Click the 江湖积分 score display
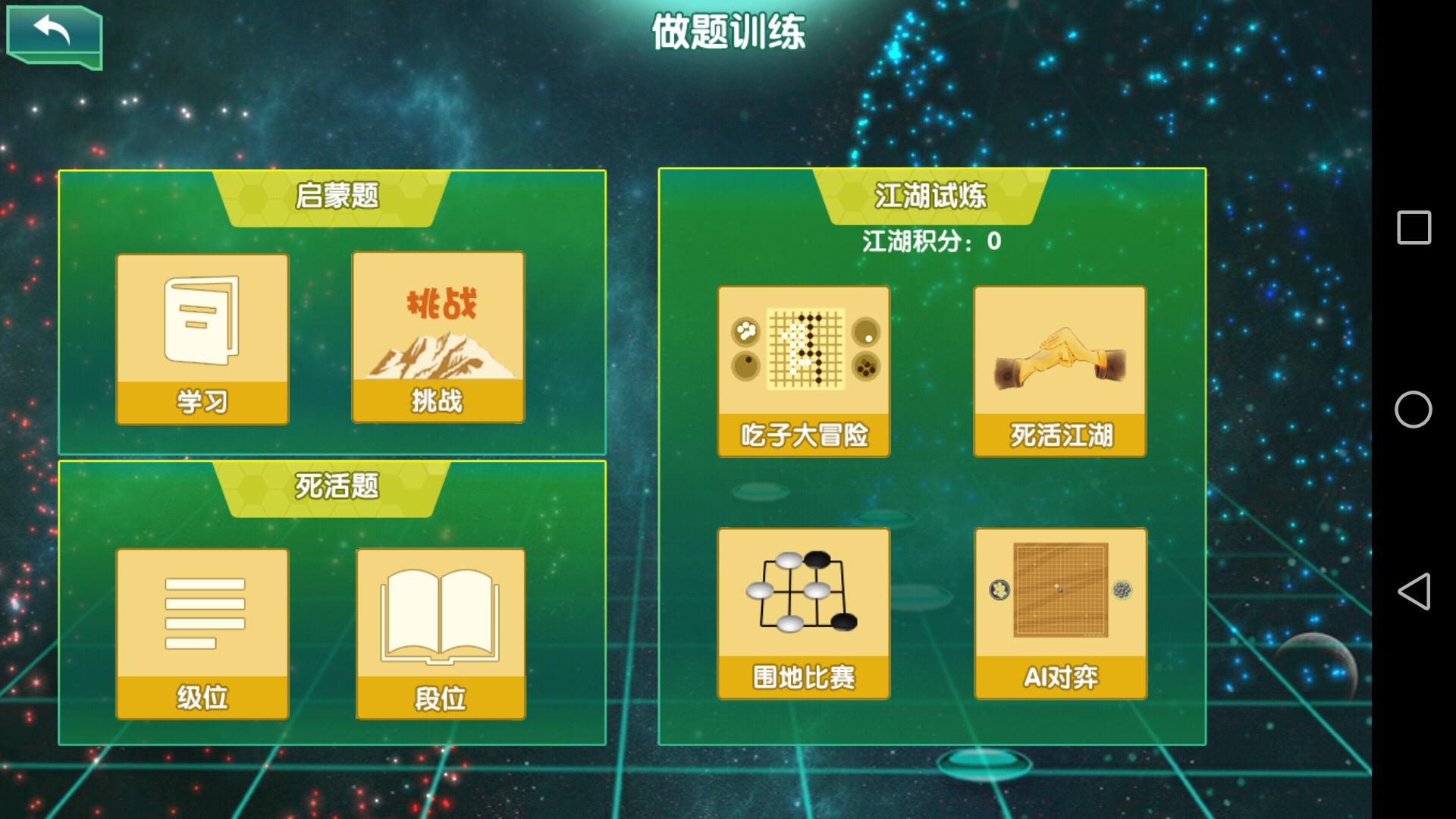 point(931,240)
